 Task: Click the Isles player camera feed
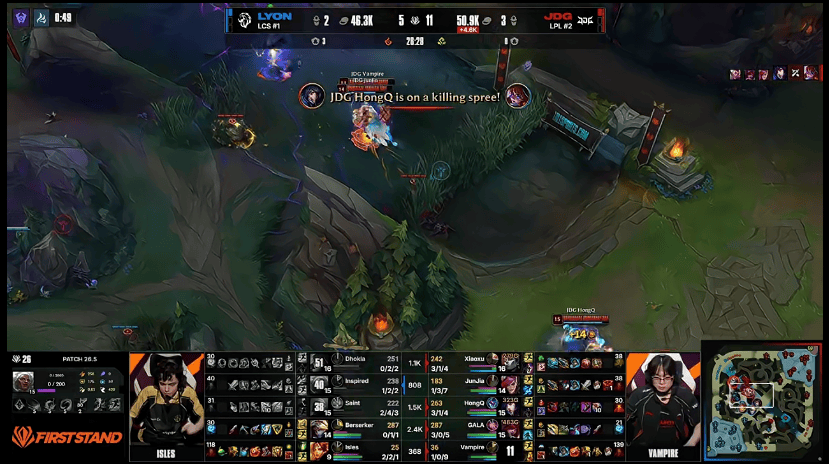(x=166, y=406)
